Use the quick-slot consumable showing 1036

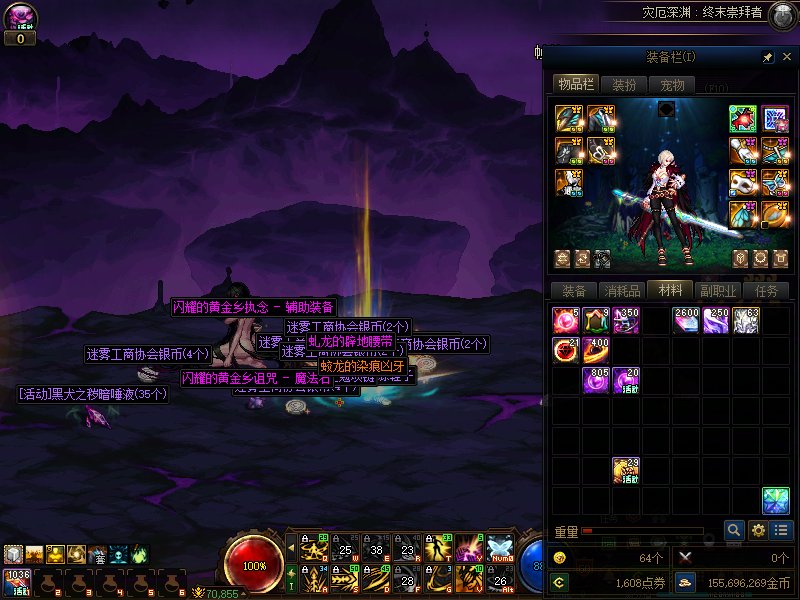tap(17, 581)
